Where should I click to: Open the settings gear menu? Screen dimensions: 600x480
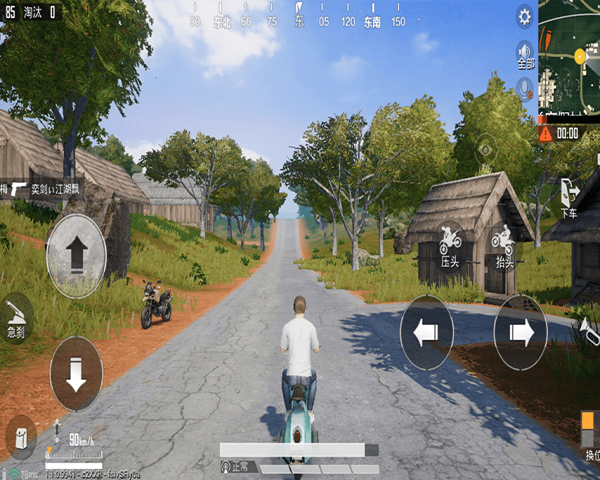(524, 16)
